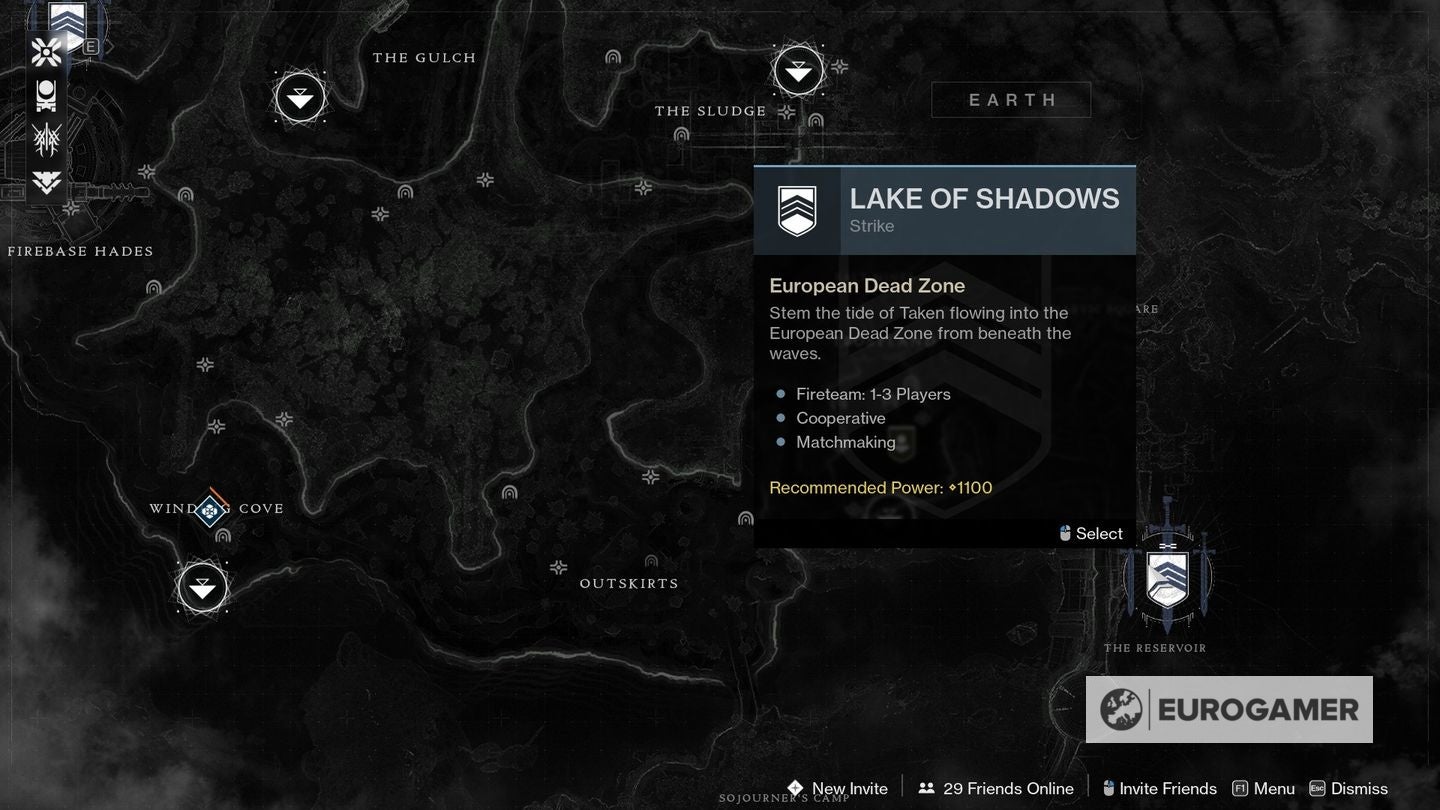Select the landing zone above The Sludge
Image resolution: width=1440 pixels, height=810 pixels.
tap(797, 70)
